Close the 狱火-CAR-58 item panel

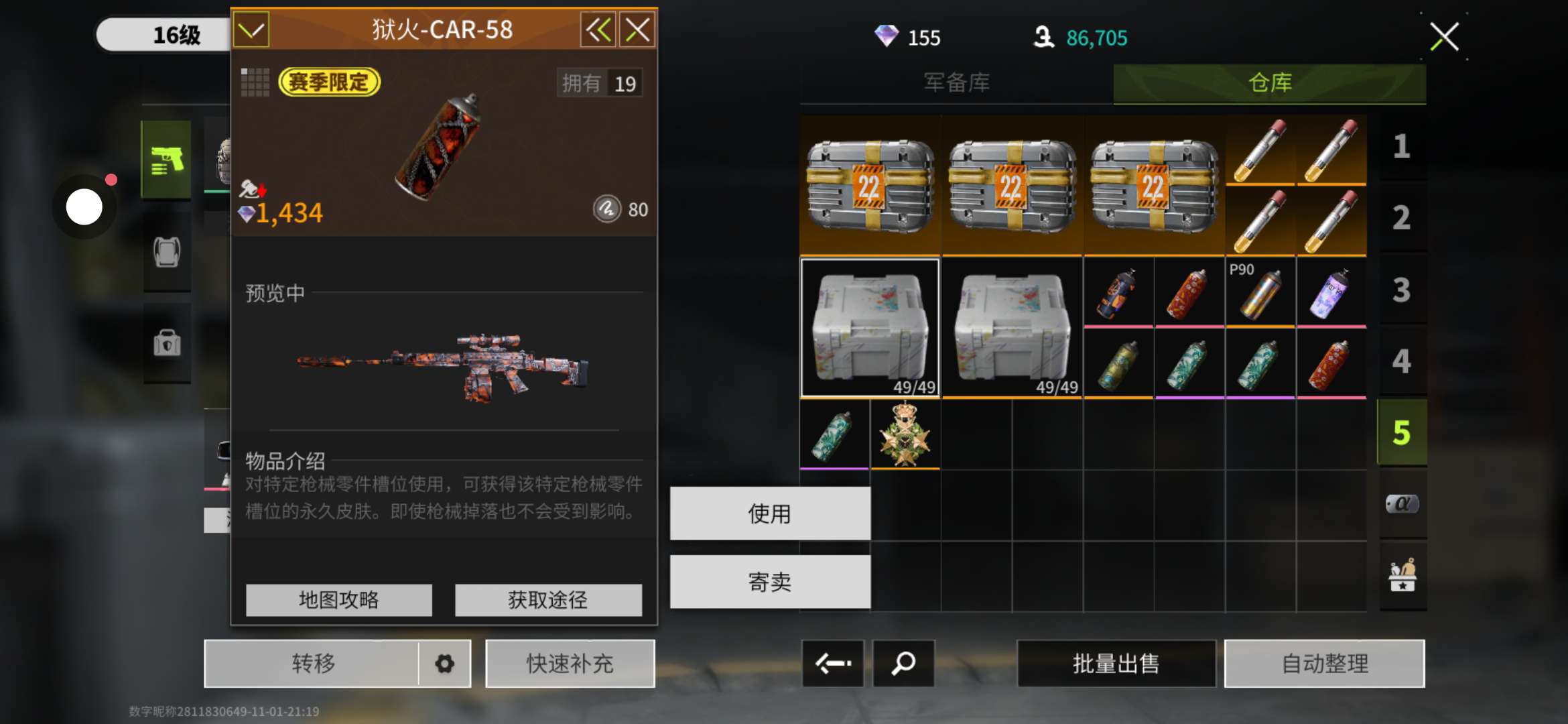click(x=637, y=29)
